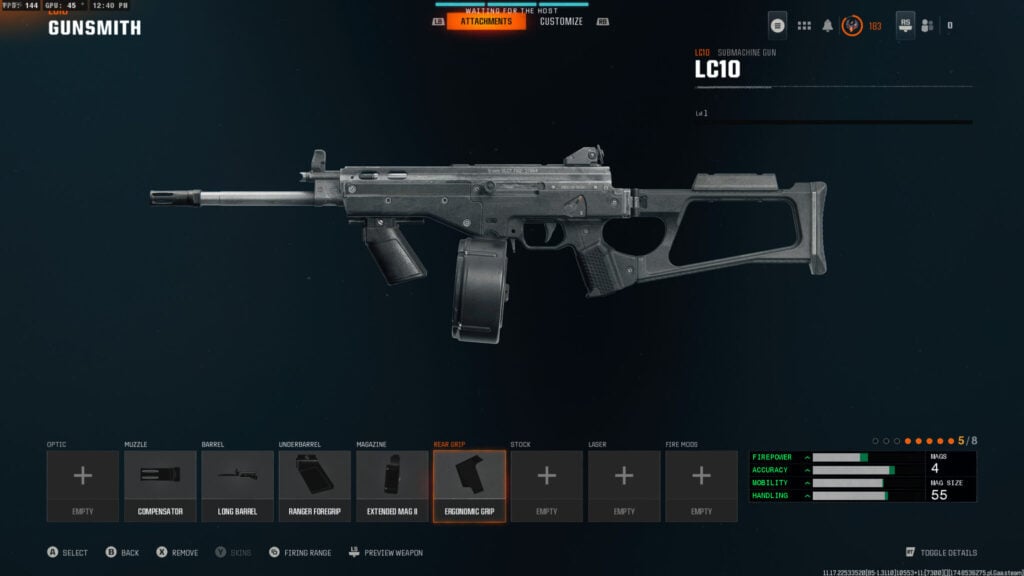Choose the empty Fire Mods slot
This screenshot has height=576, width=1024.
coord(702,485)
